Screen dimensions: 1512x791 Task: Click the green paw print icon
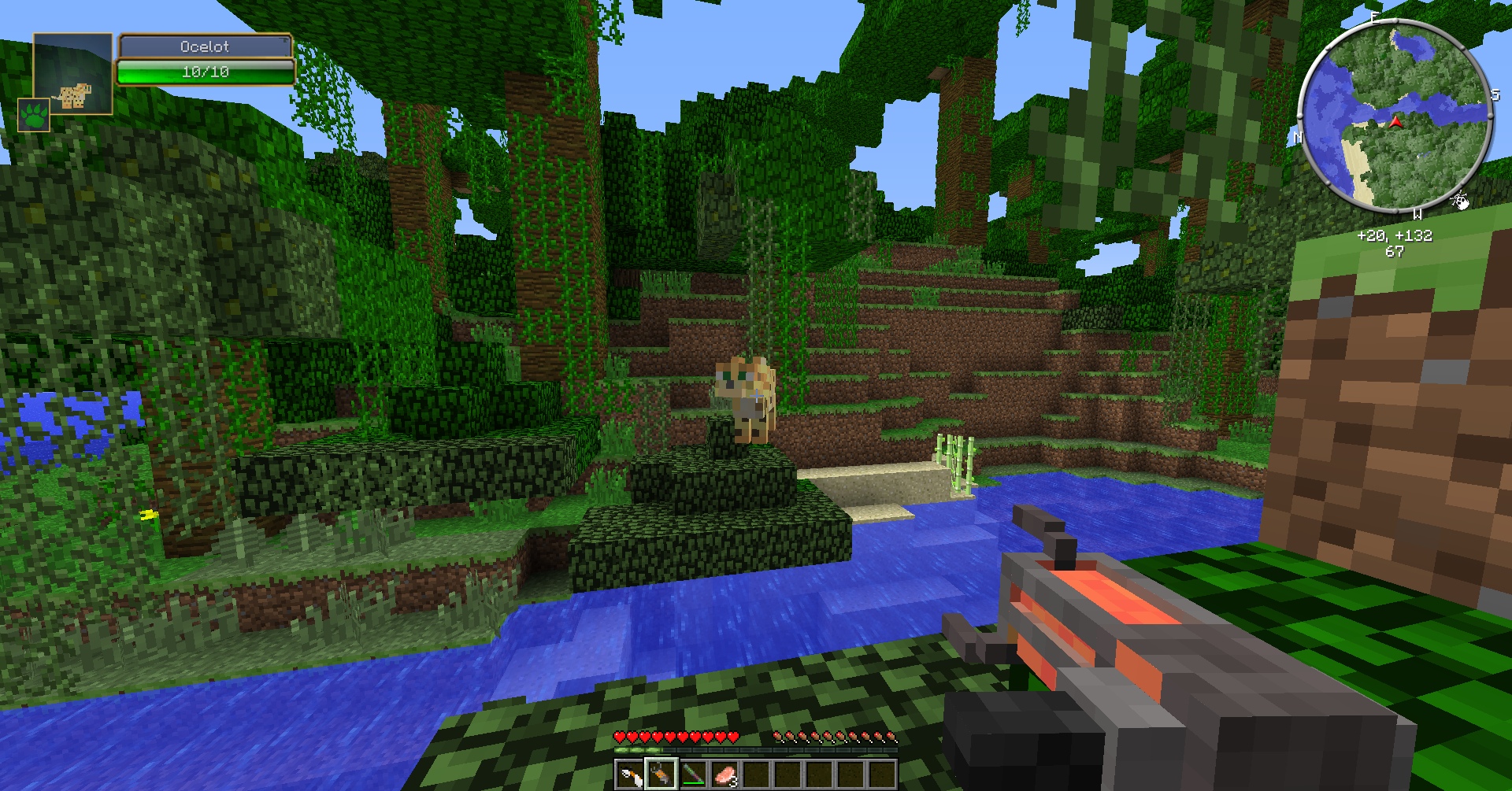click(x=34, y=115)
